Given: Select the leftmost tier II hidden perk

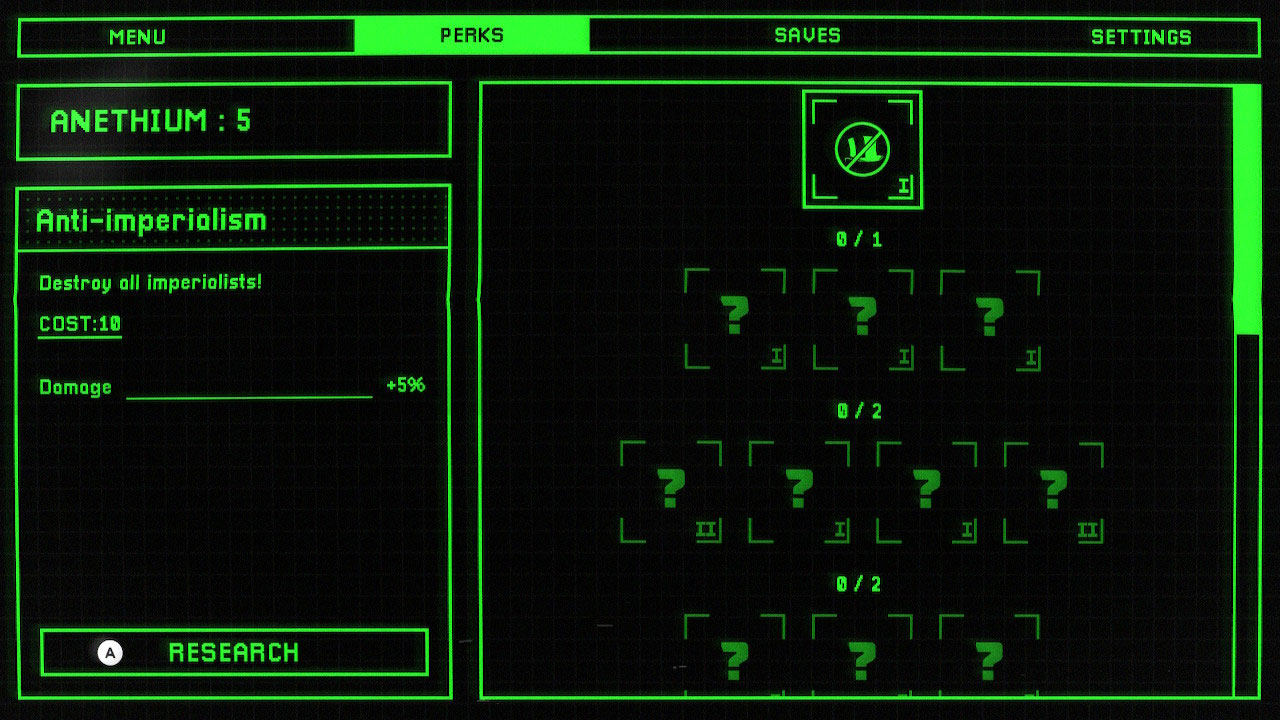Looking at the screenshot, I should (674, 490).
